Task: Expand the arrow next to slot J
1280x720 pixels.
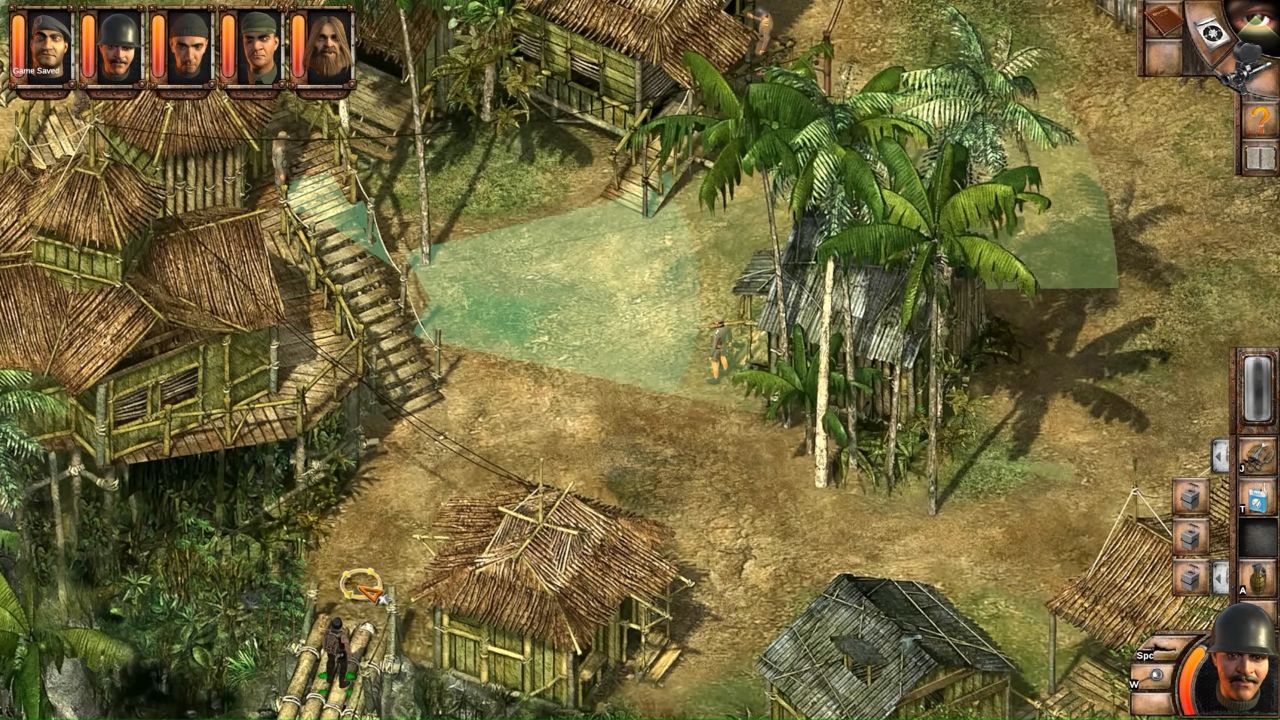Action: tap(1220, 455)
